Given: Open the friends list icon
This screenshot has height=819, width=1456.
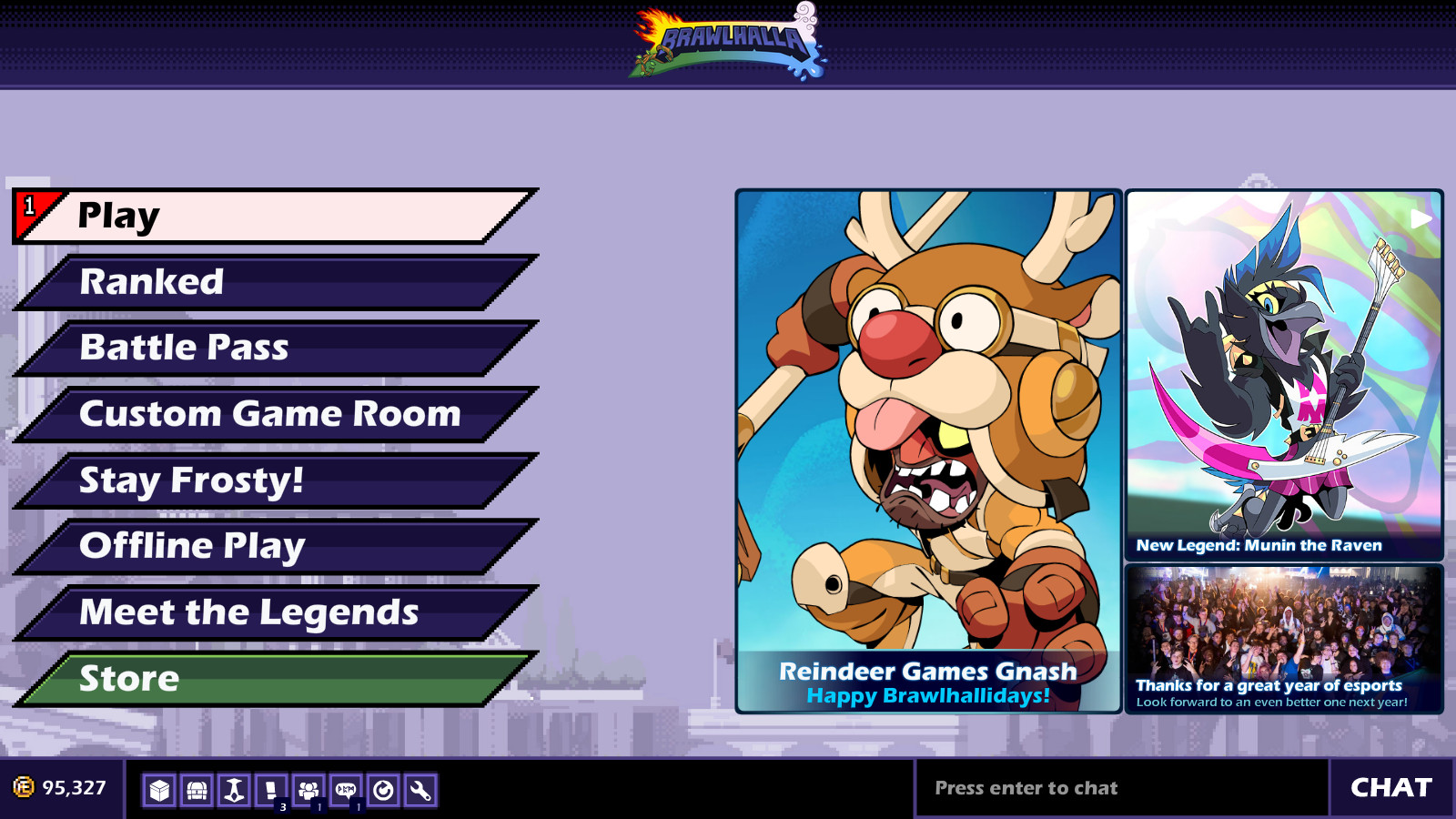Looking at the screenshot, I should tap(309, 791).
